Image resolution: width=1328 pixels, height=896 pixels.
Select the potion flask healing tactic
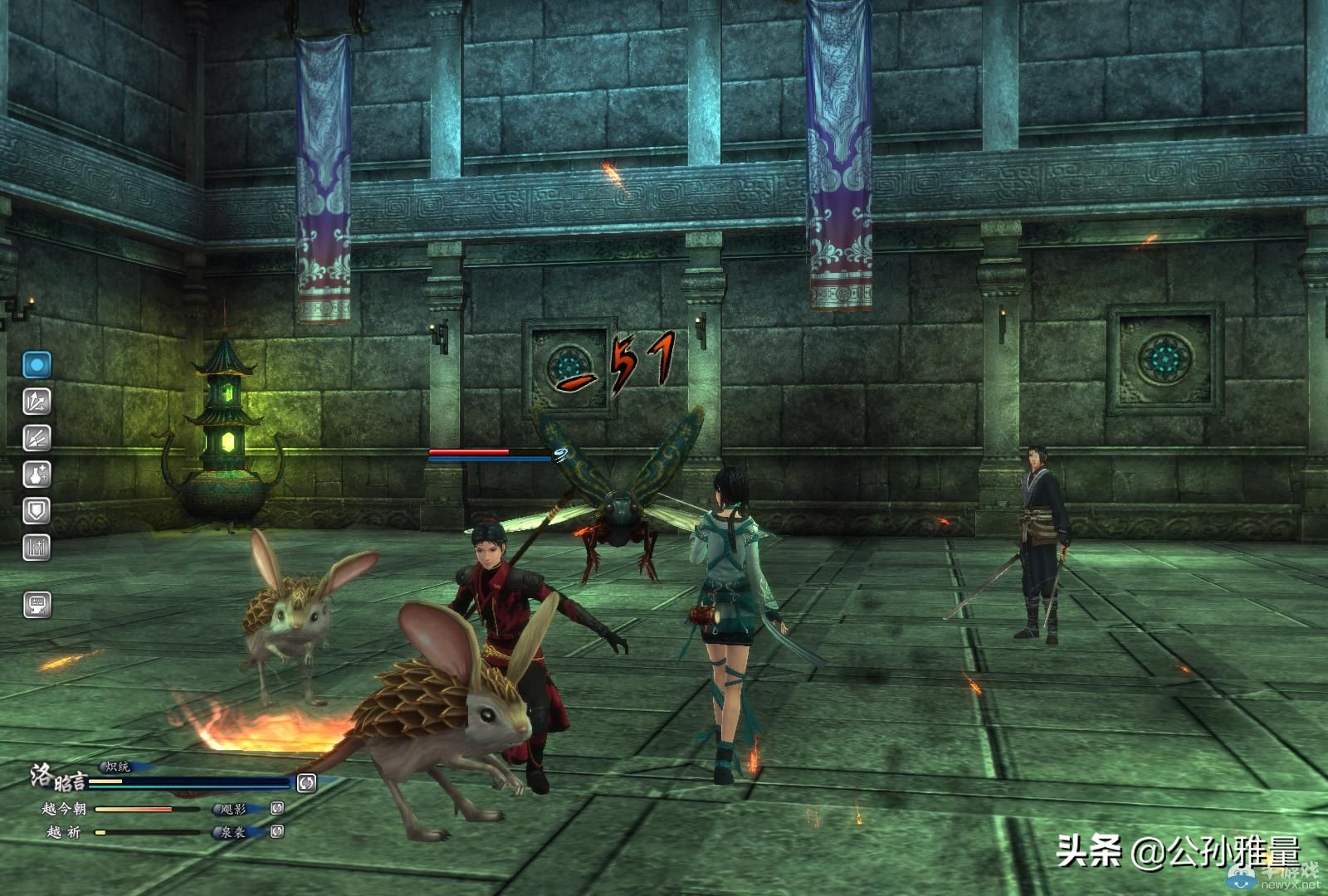(x=37, y=475)
